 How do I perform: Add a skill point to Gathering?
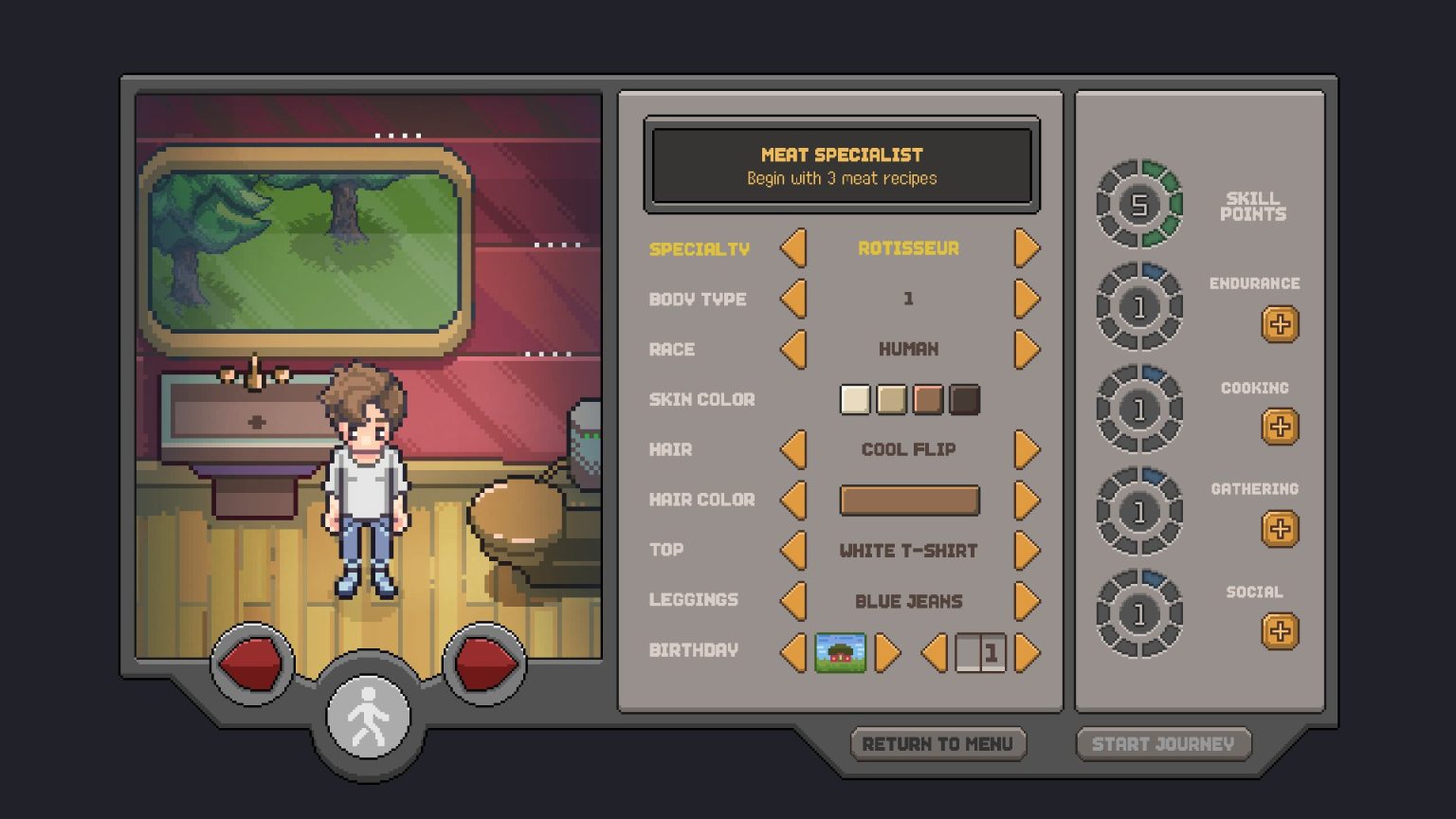point(1280,529)
